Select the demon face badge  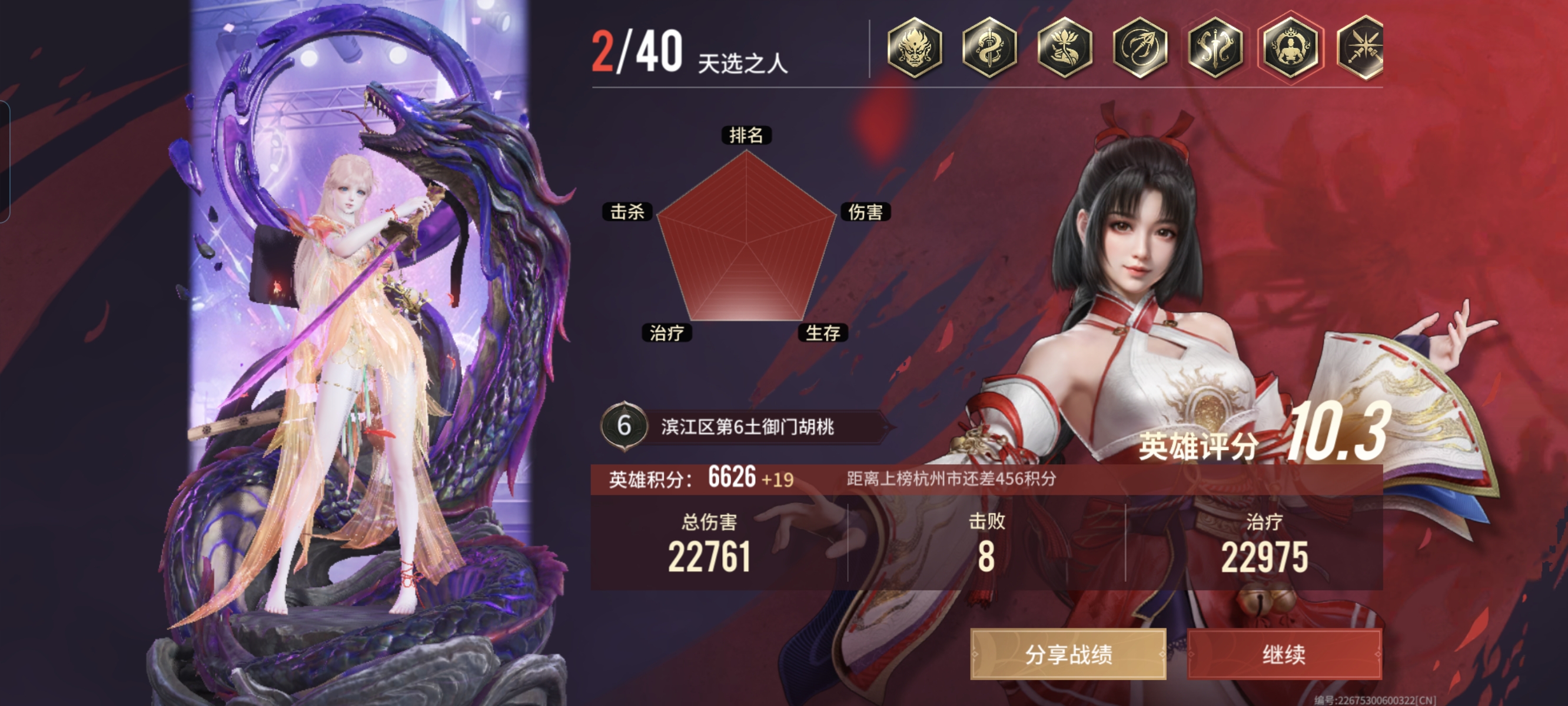[914, 48]
